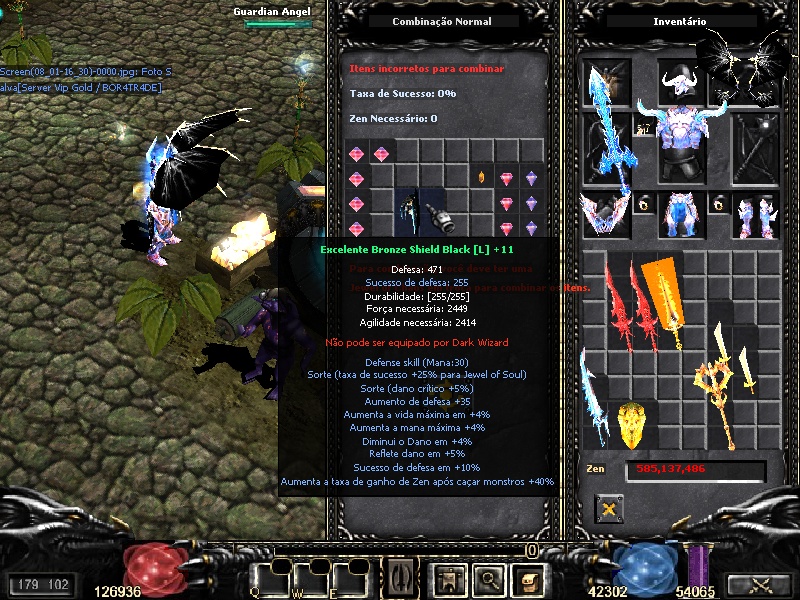Select the equipped blue crystal sword

tap(607, 130)
